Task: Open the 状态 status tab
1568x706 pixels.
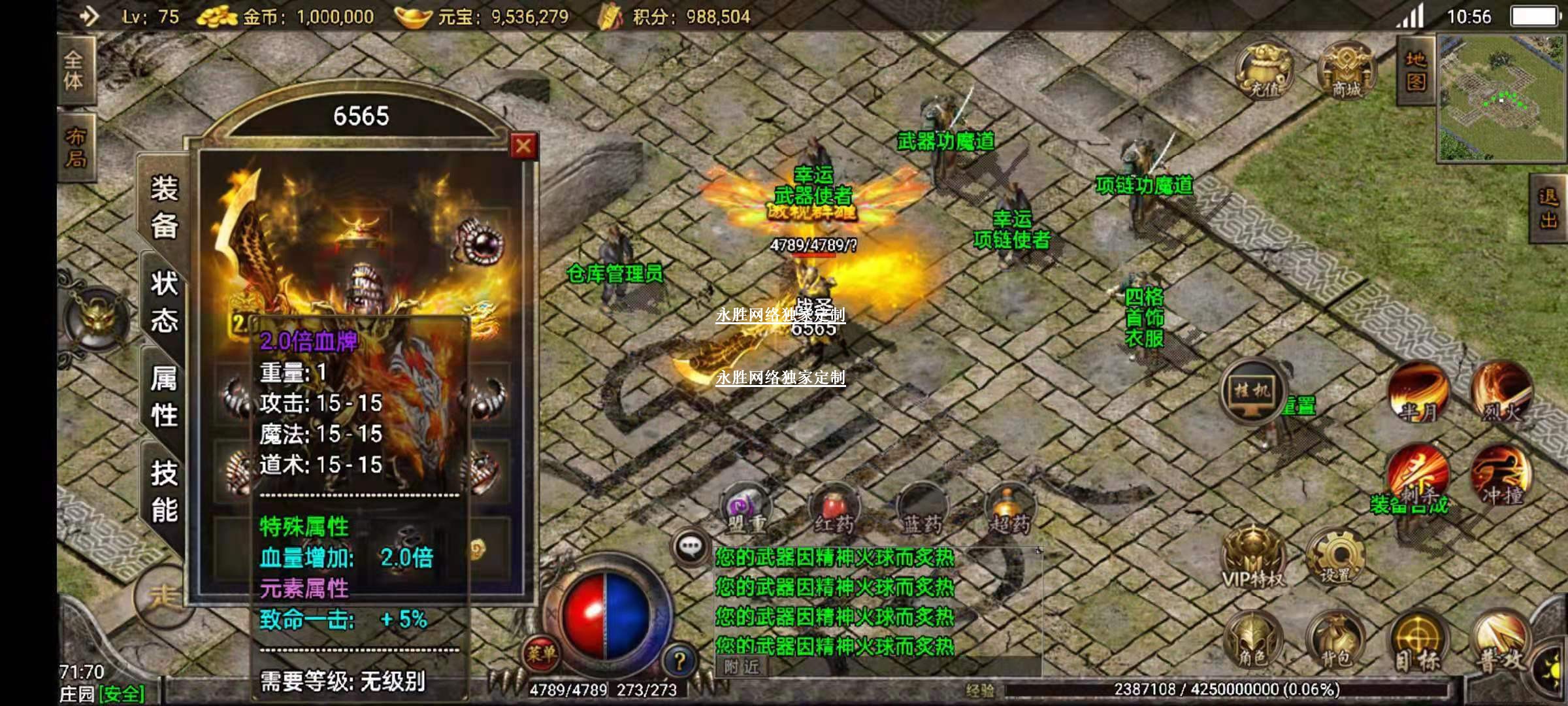Action: click(164, 302)
